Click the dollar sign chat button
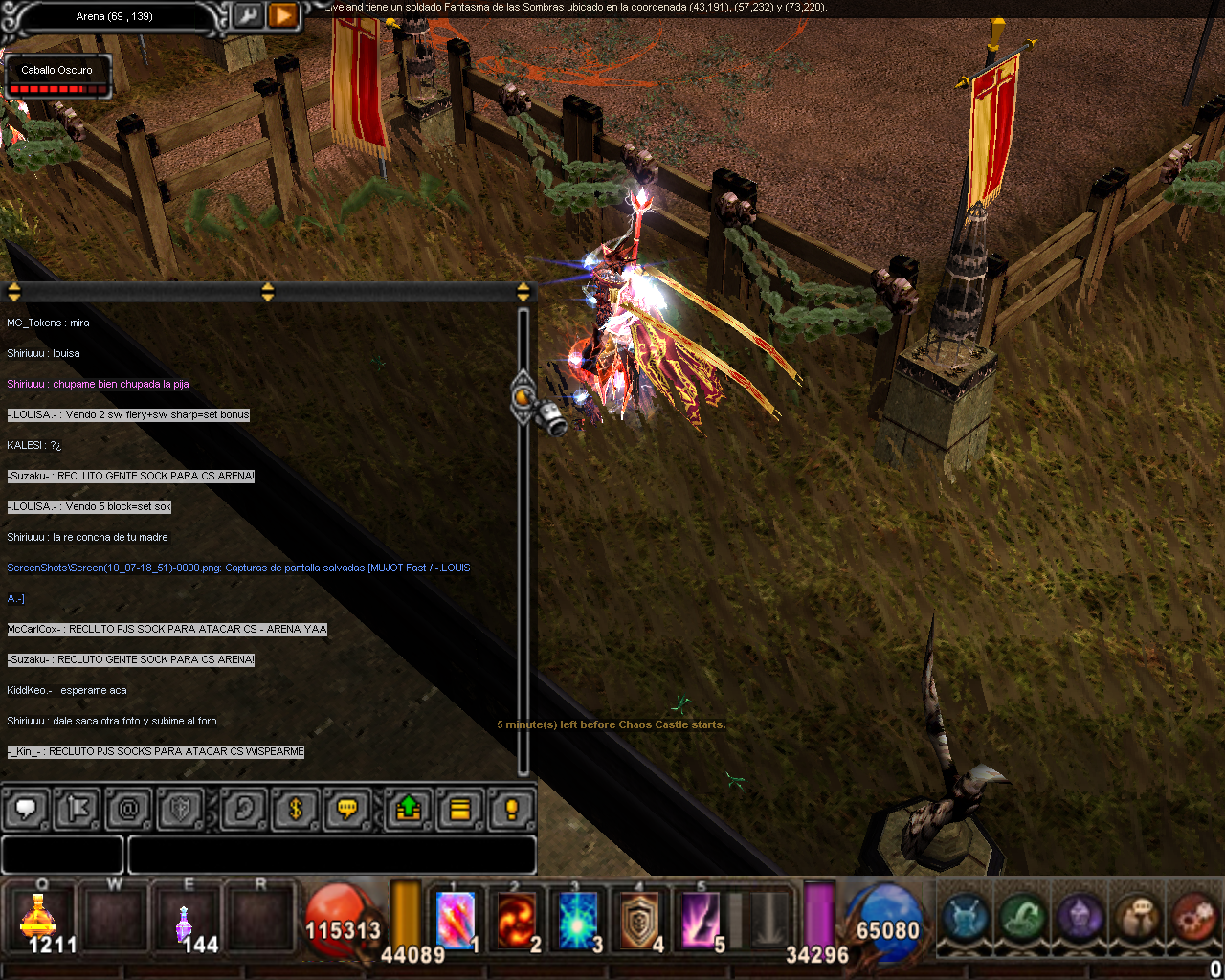Image resolution: width=1225 pixels, height=980 pixels. [296, 810]
